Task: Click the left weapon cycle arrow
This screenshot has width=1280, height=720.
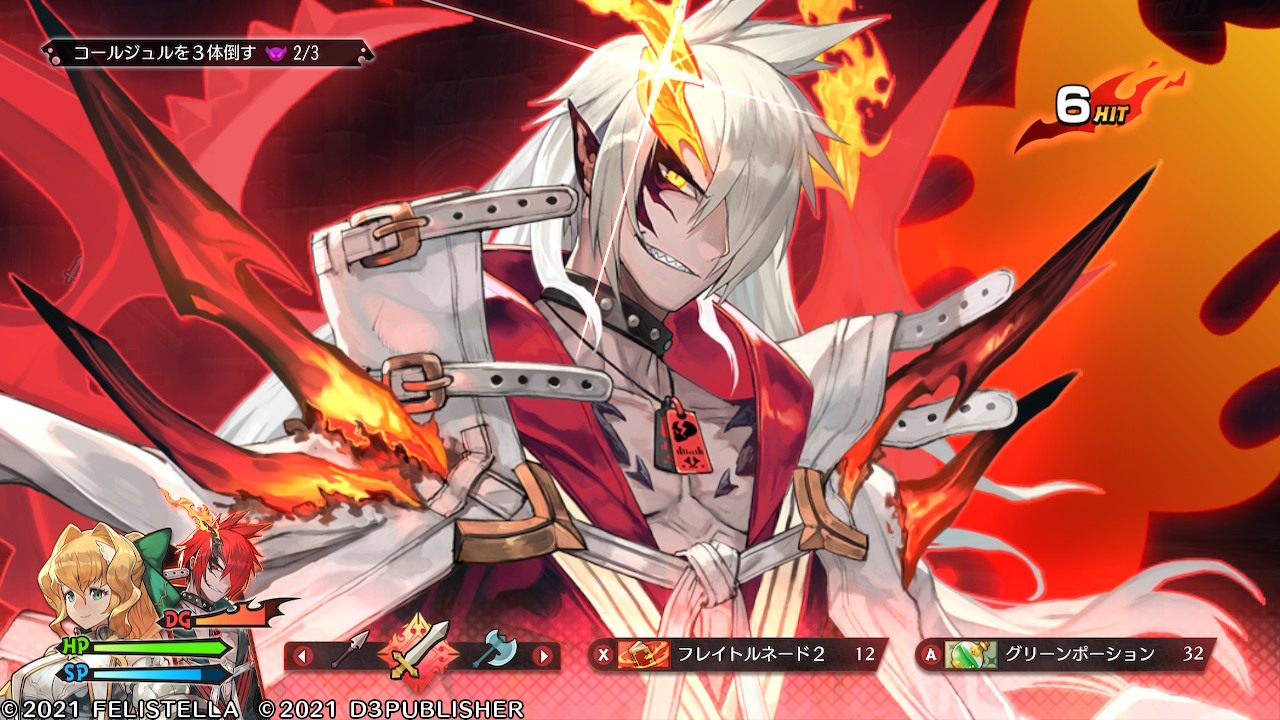Action: pos(302,656)
